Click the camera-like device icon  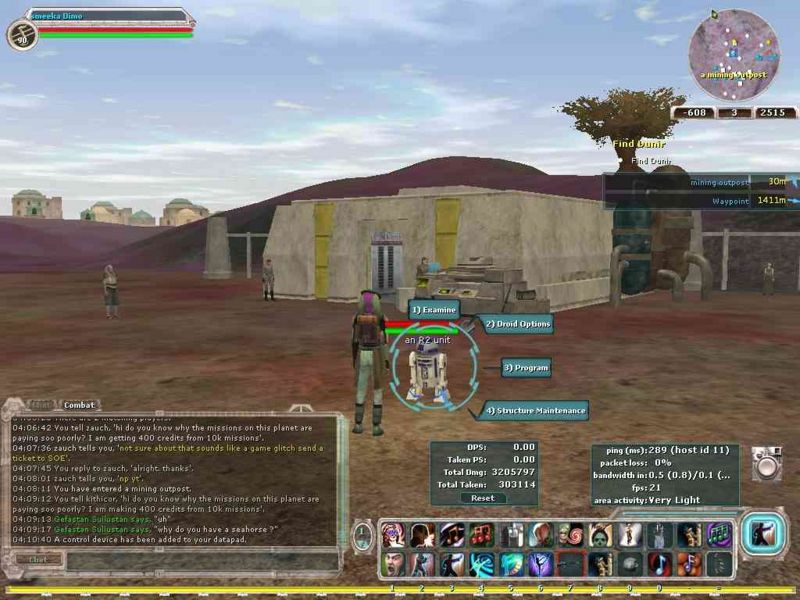click(x=767, y=463)
